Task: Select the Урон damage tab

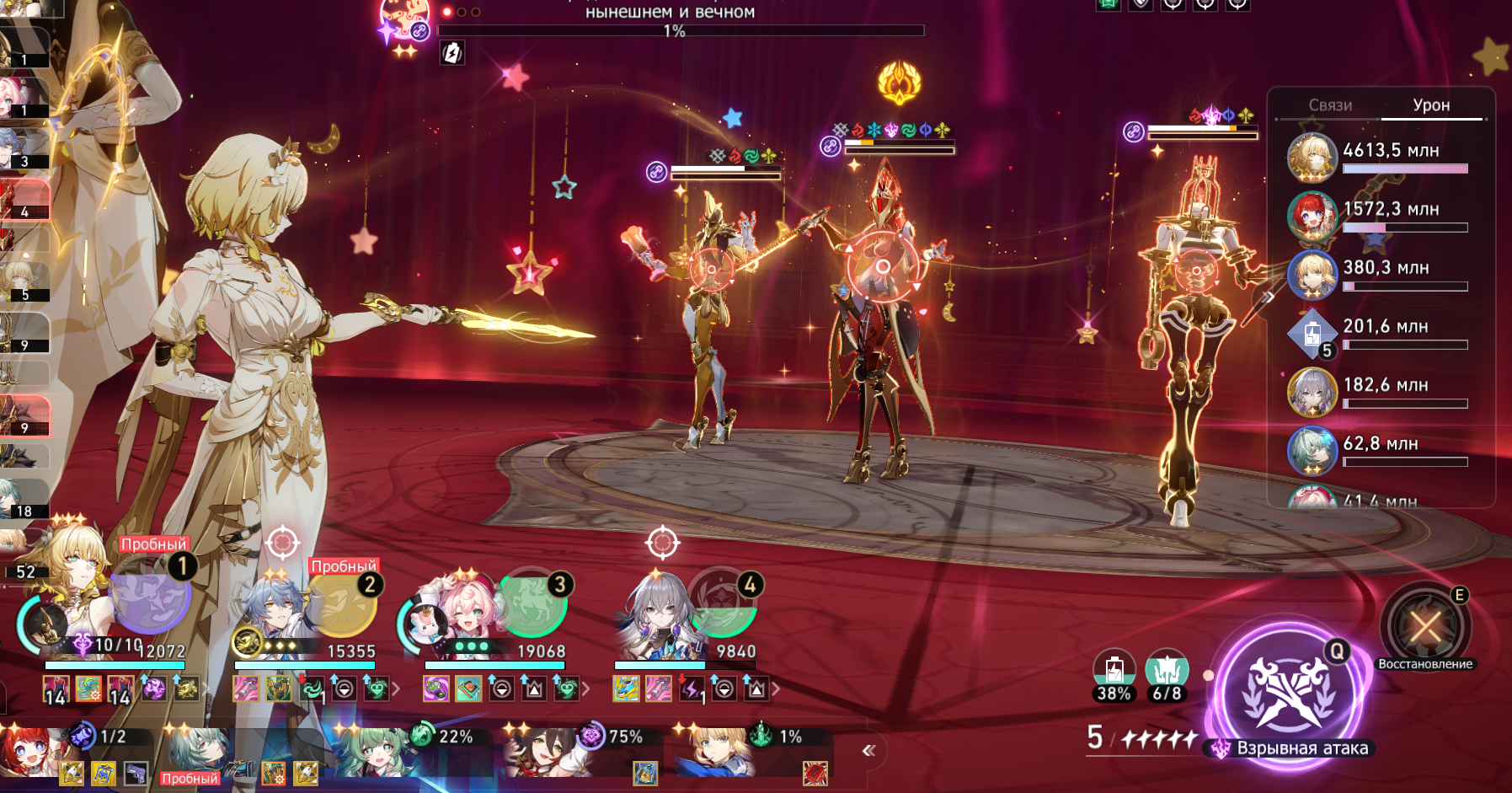Action: click(1431, 105)
